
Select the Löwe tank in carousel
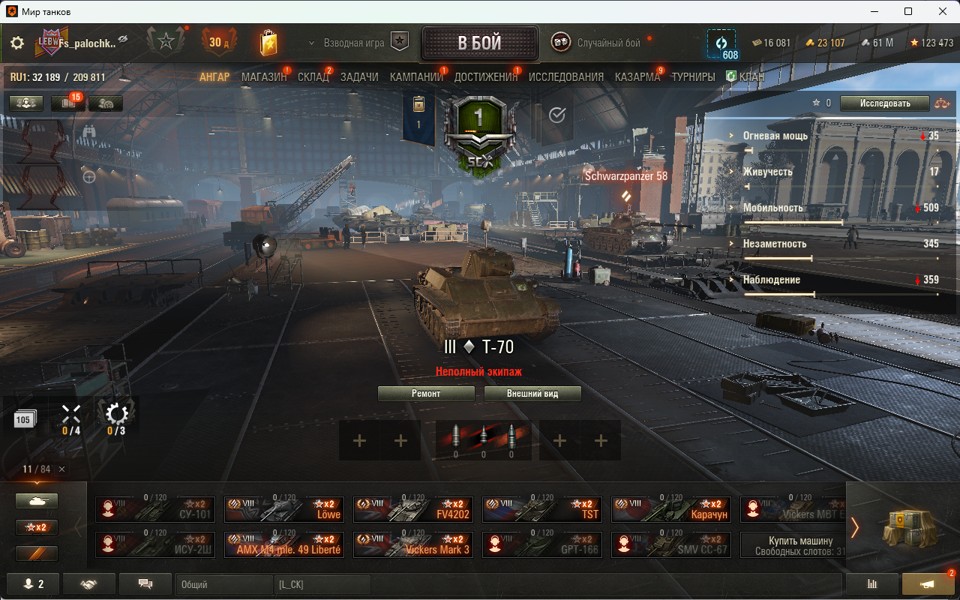point(284,509)
